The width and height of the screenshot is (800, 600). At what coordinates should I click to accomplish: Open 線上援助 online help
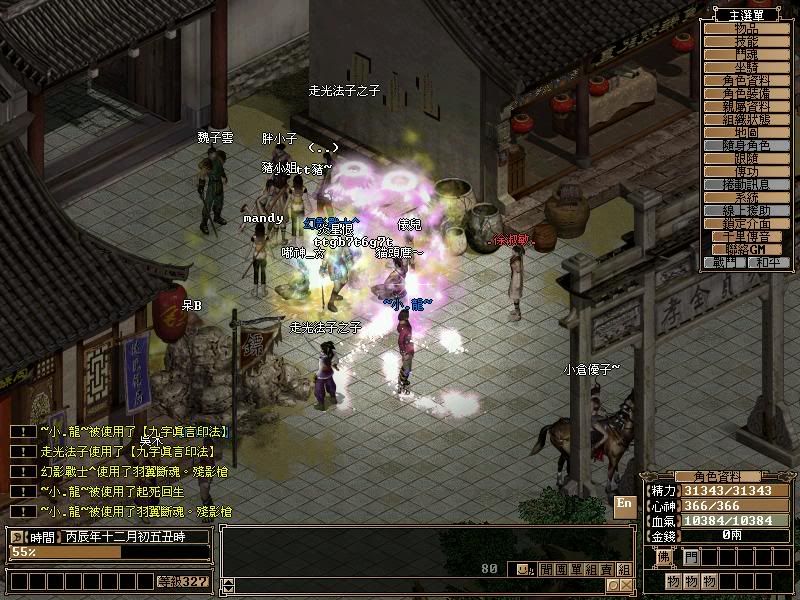point(746,210)
